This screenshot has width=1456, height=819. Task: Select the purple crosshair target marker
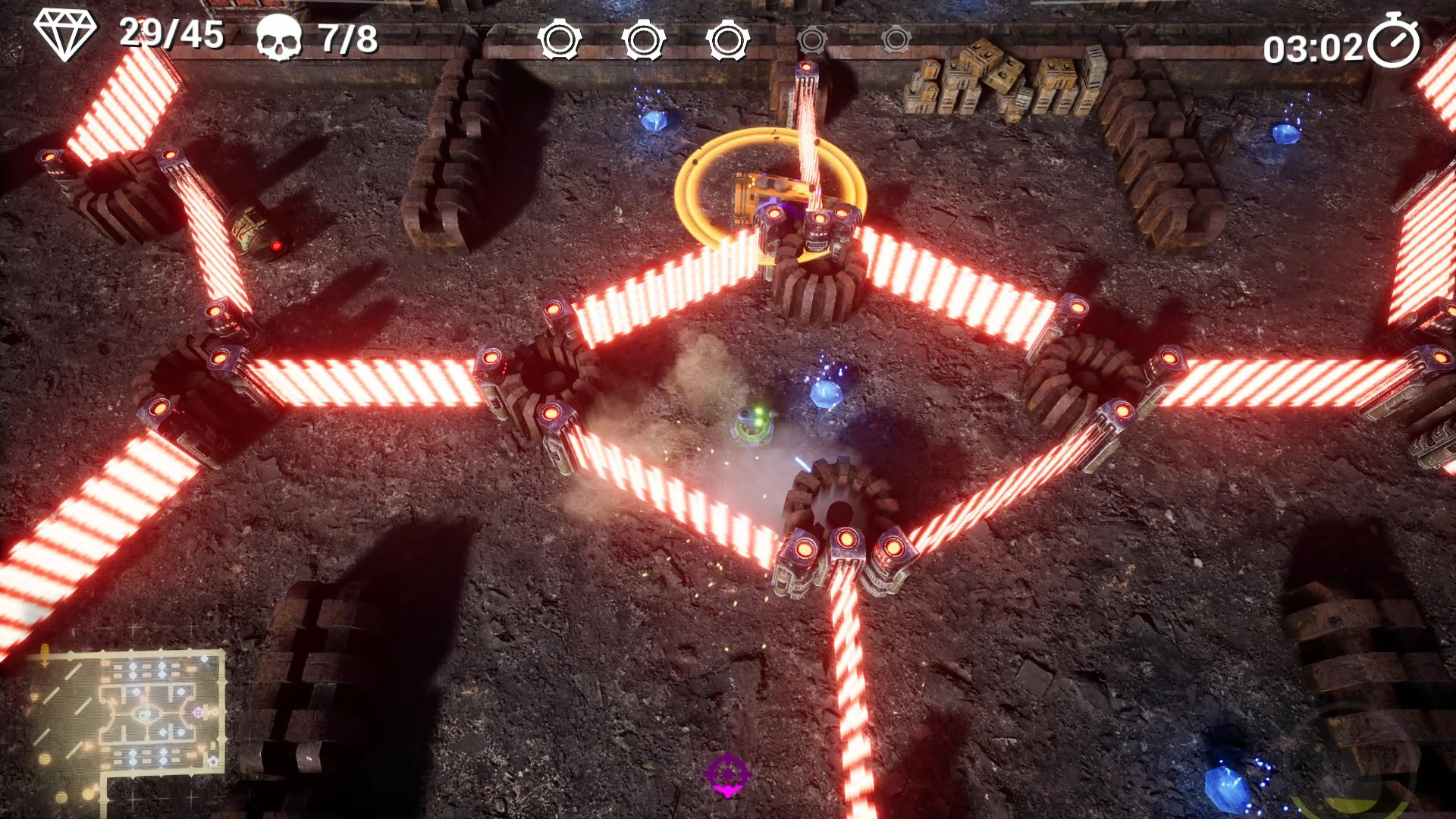tap(728, 774)
